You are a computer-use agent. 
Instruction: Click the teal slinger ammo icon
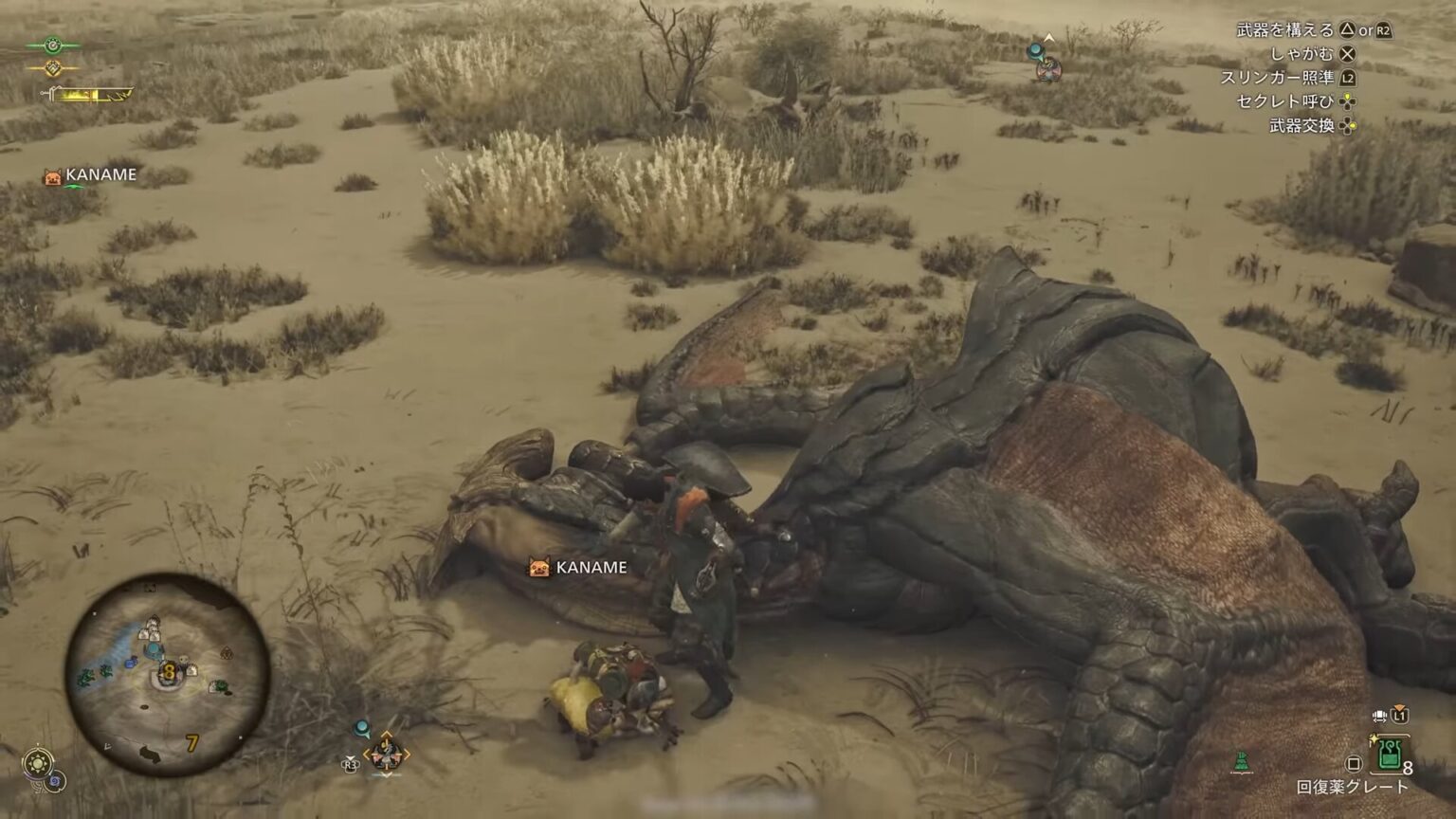tap(361, 728)
